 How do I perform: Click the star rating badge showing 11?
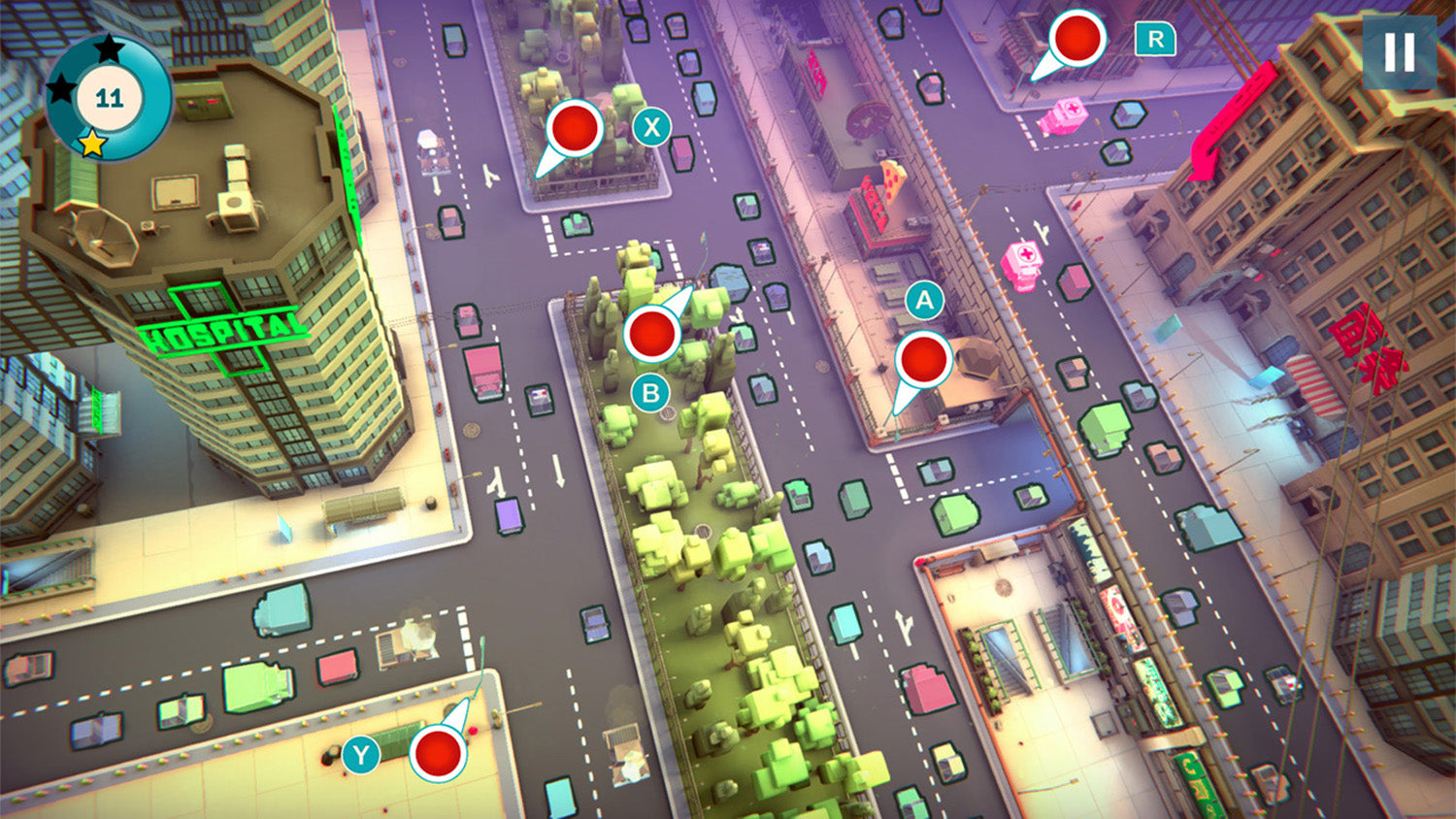click(110, 97)
